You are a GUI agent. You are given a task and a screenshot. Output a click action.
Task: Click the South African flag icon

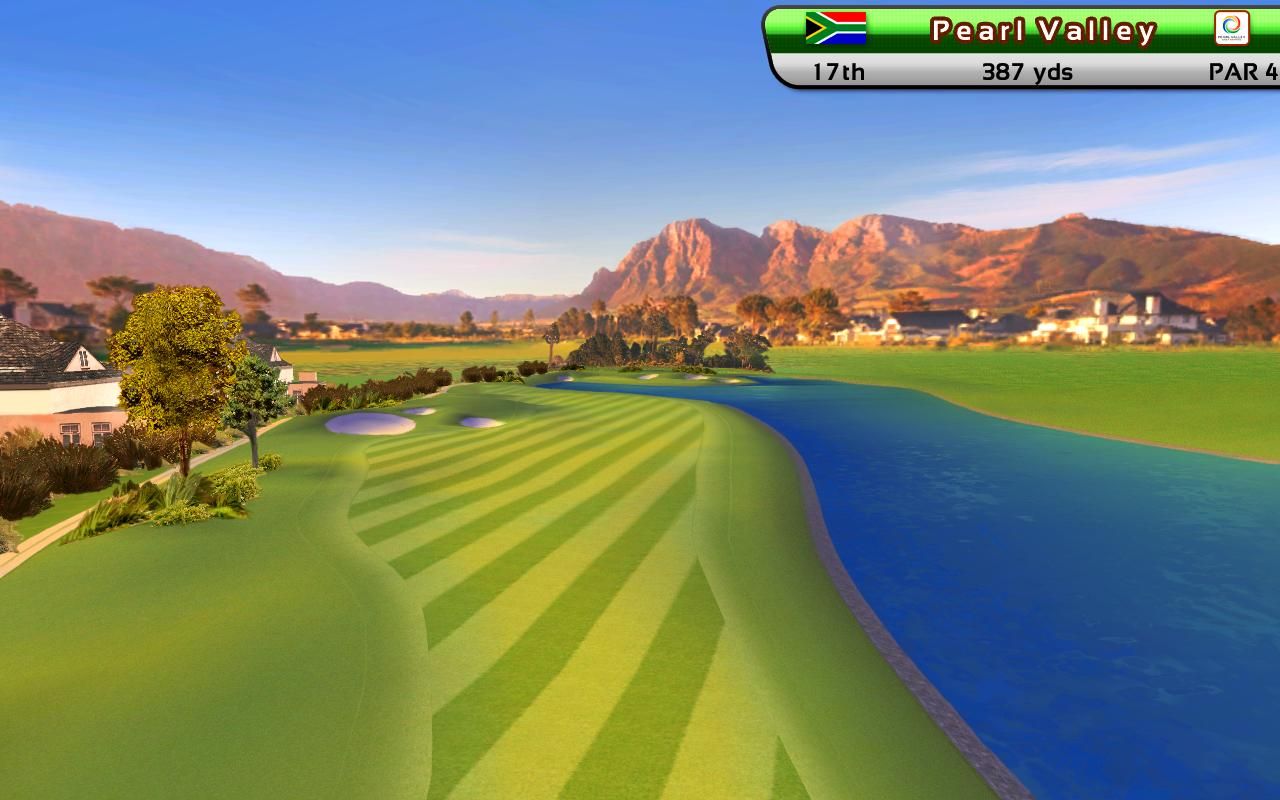(x=836, y=28)
